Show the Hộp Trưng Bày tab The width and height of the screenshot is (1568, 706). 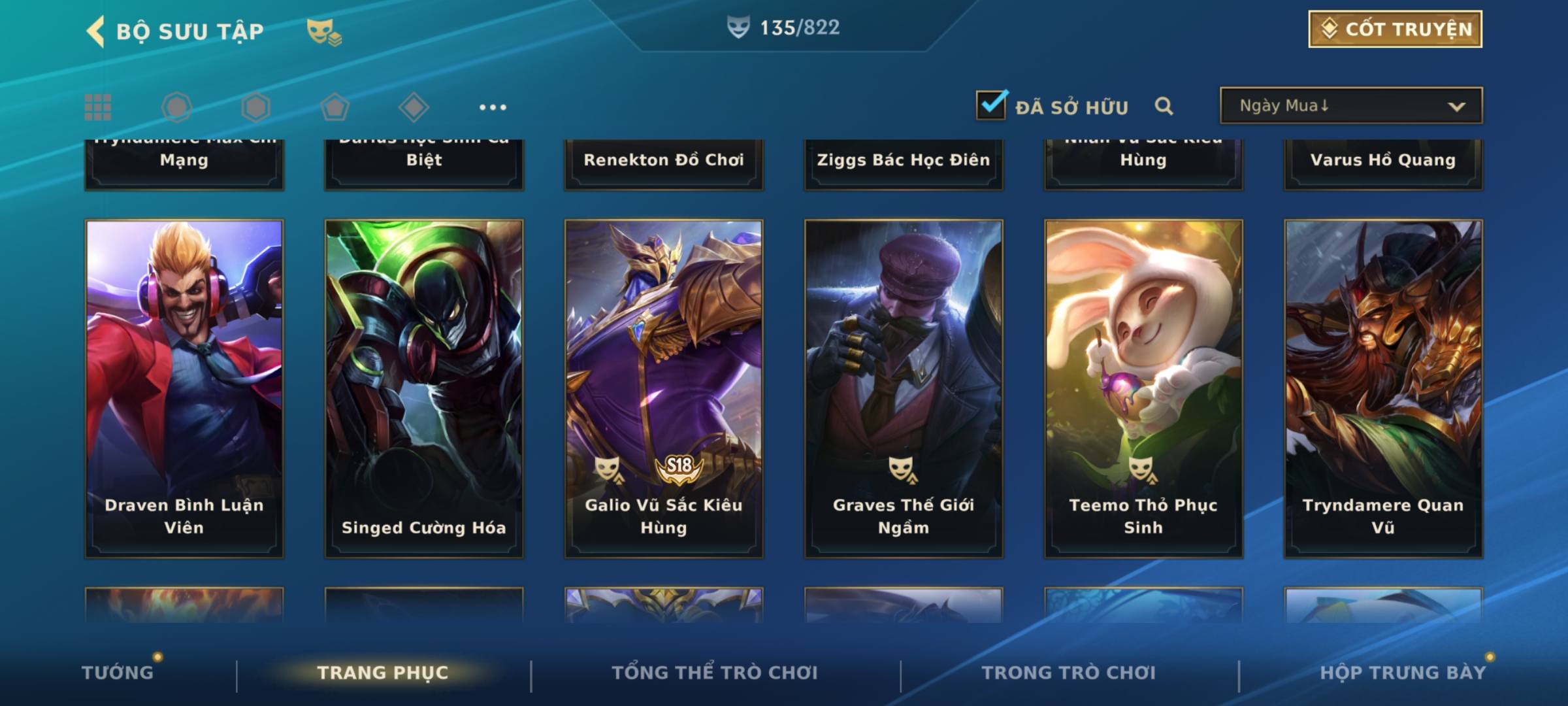[x=1403, y=673]
